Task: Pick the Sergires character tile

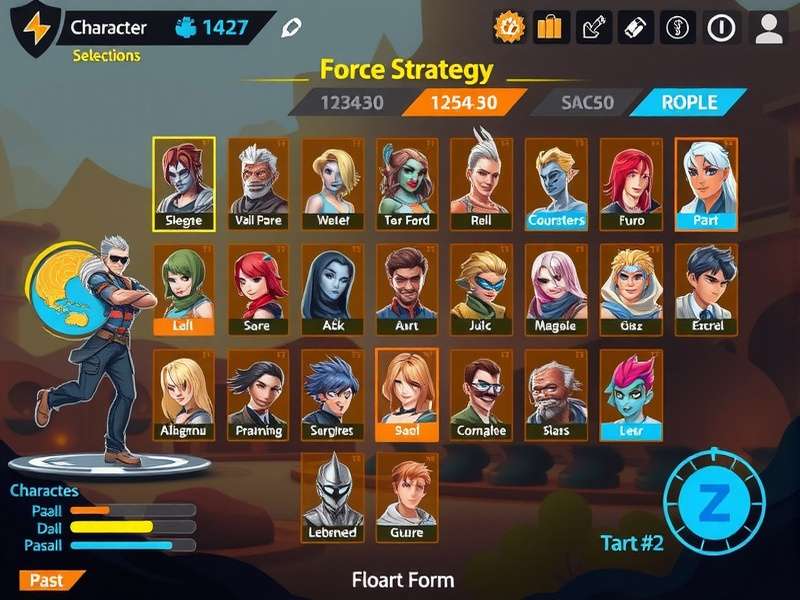Action: [333, 395]
